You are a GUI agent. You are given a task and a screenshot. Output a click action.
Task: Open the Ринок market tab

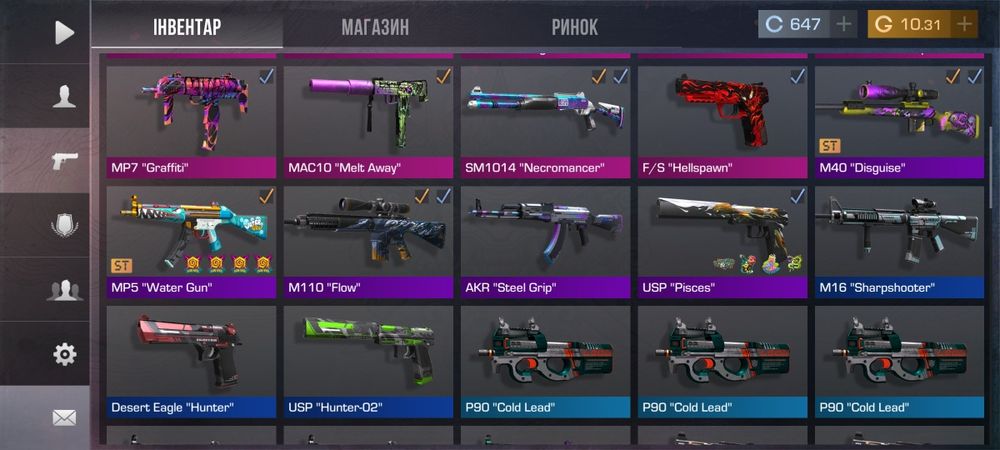pos(574,27)
